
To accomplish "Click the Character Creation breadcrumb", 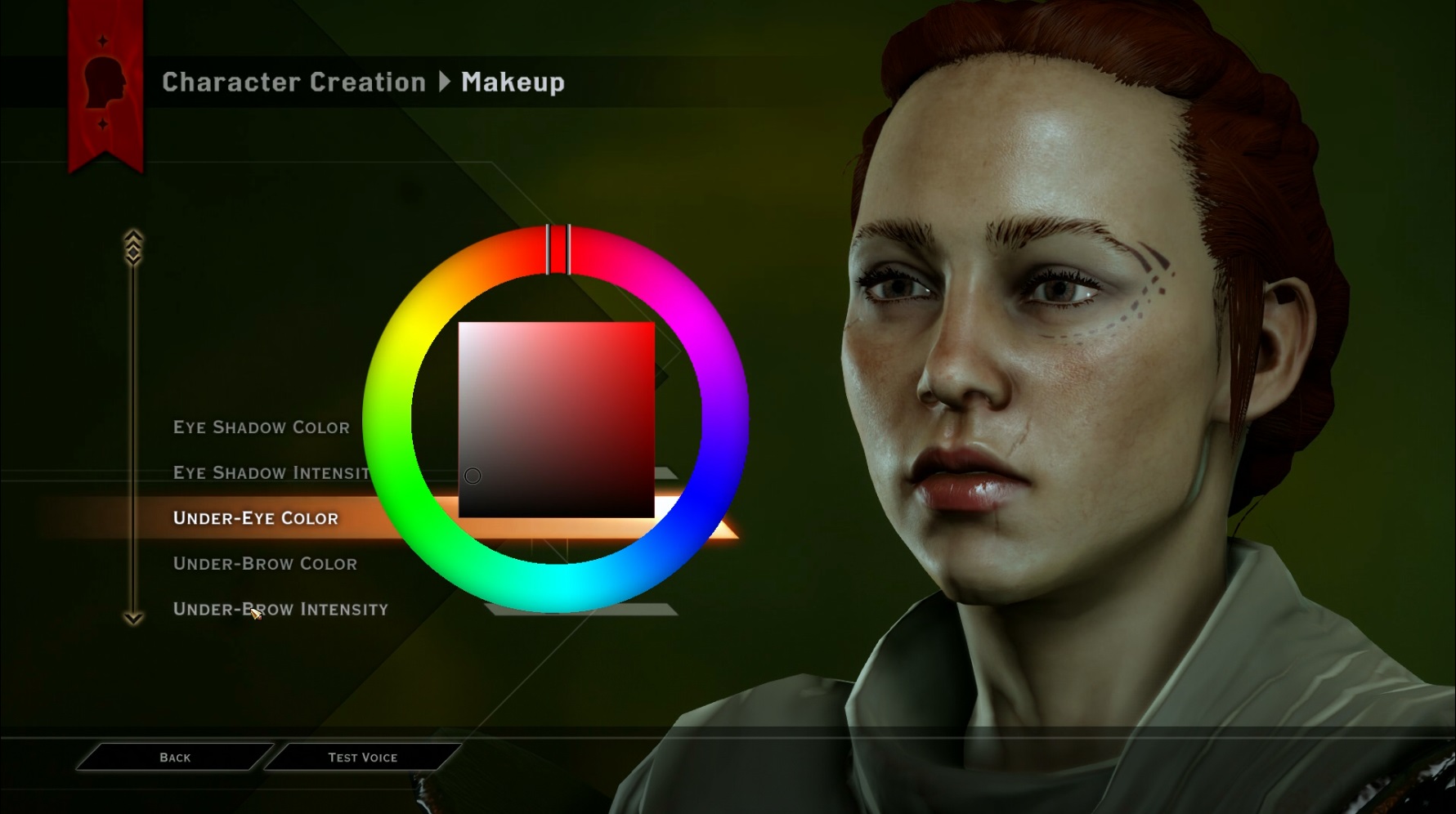I will point(293,83).
